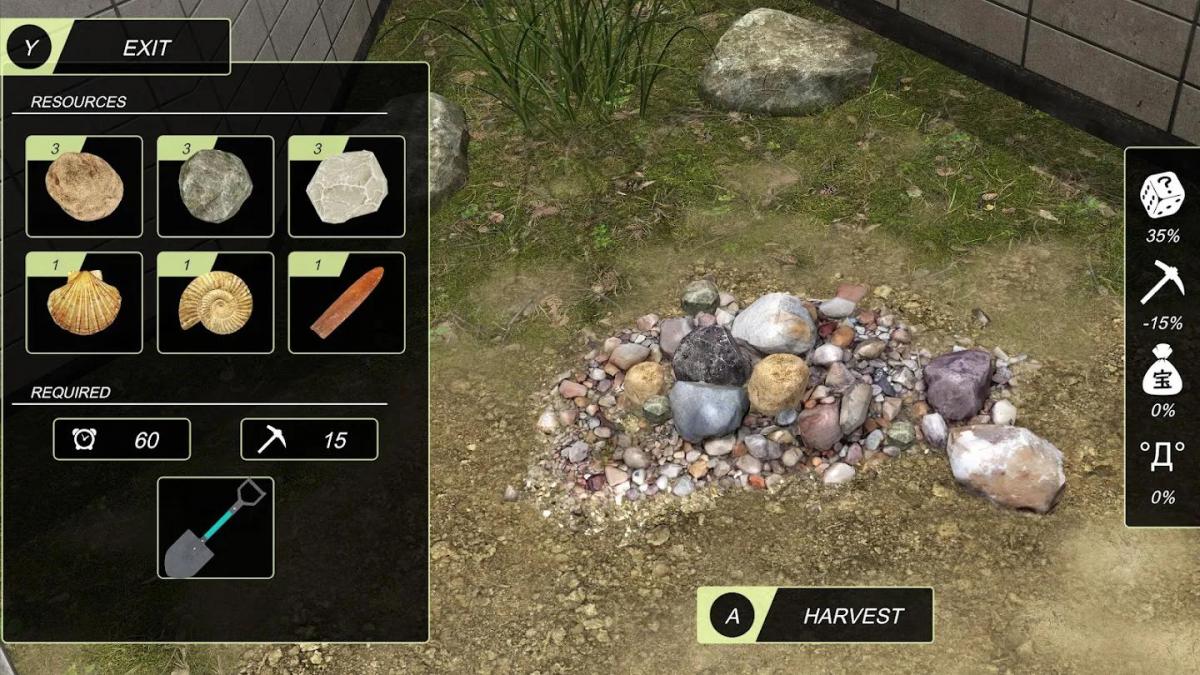Select the ammonite spiral fossil slot
1200x675 pixels.
(215, 303)
